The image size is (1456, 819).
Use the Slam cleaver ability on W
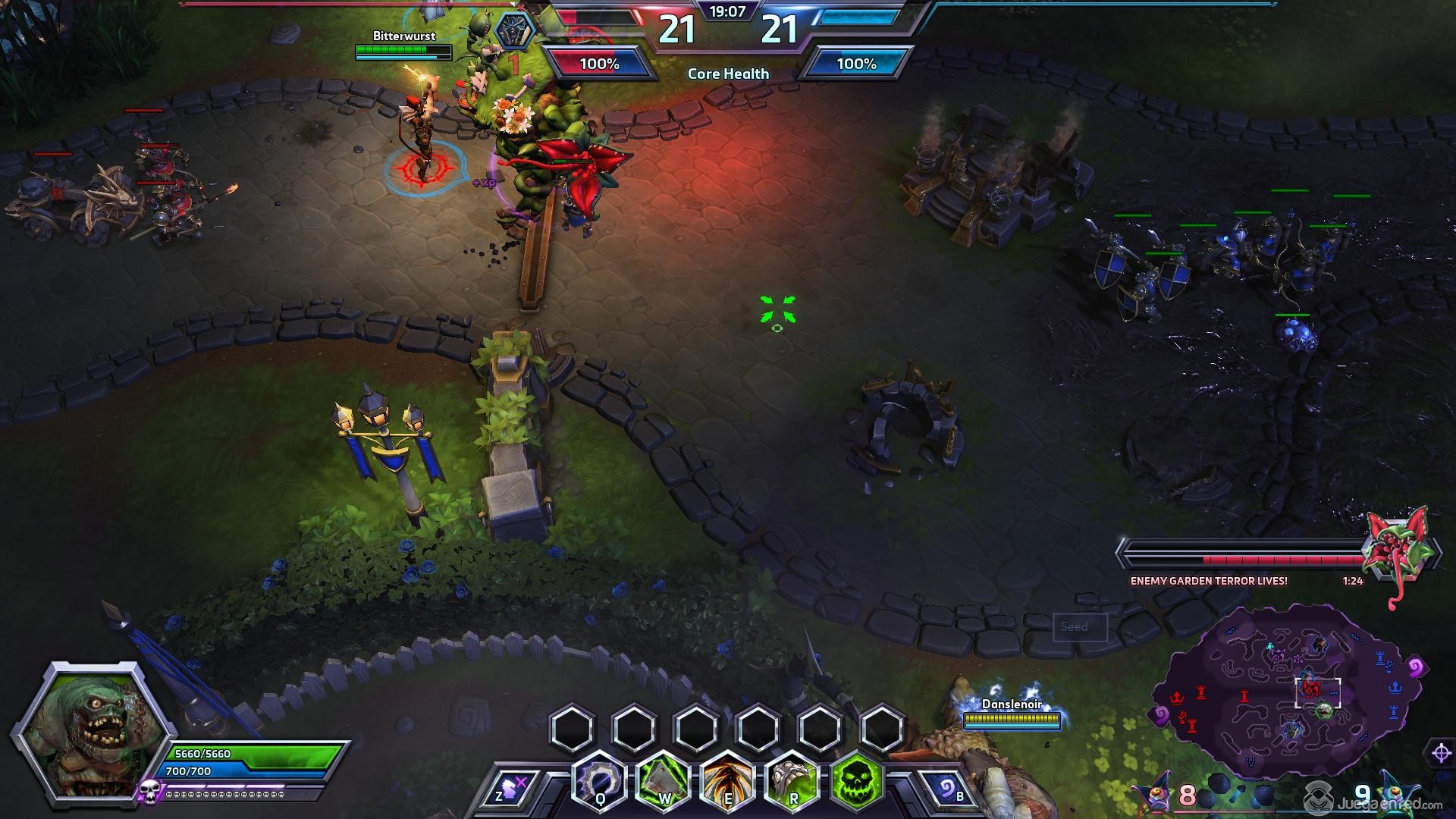[663, 781]
